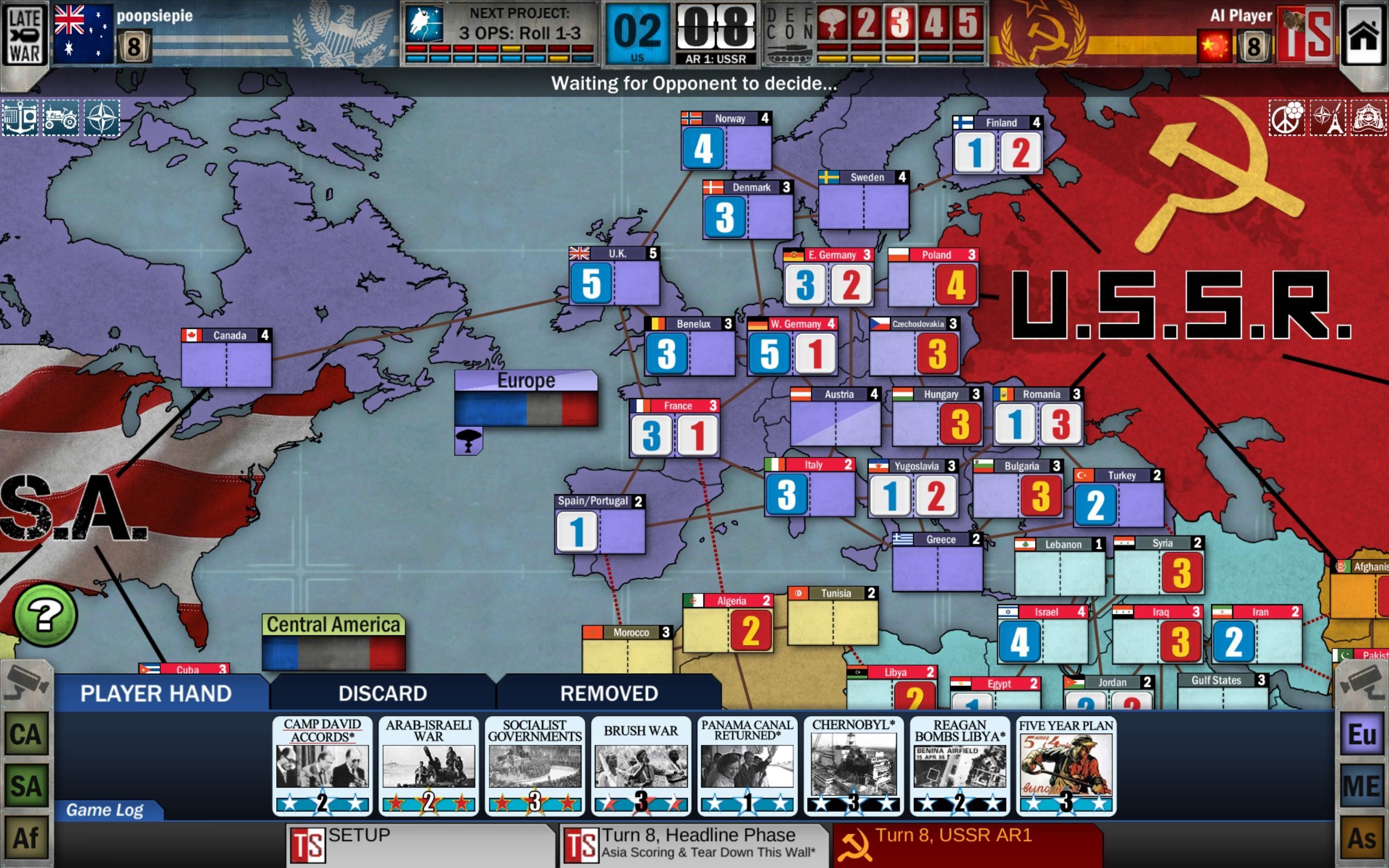Click the Flower Power peace symbol marker
This screenshot has height=868, width=1389.
[1288, 119]
